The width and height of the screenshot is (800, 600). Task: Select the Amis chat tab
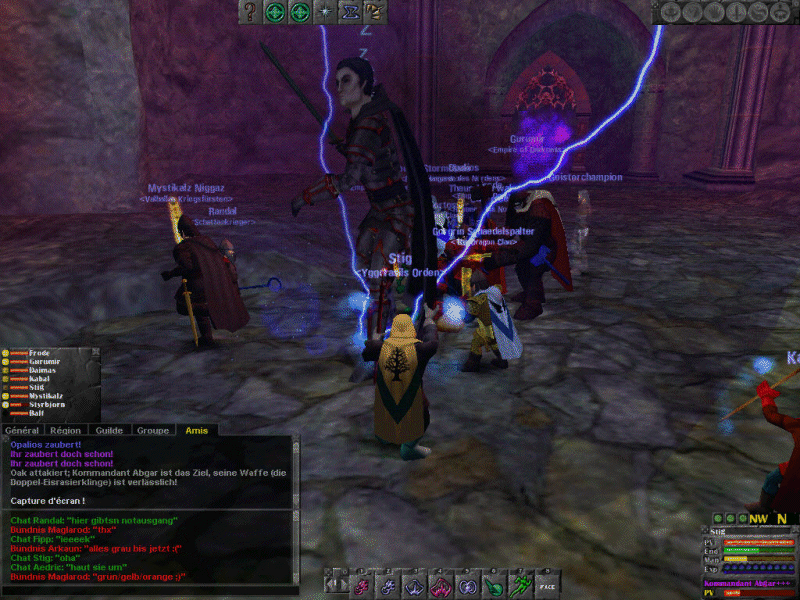point(194,430)
